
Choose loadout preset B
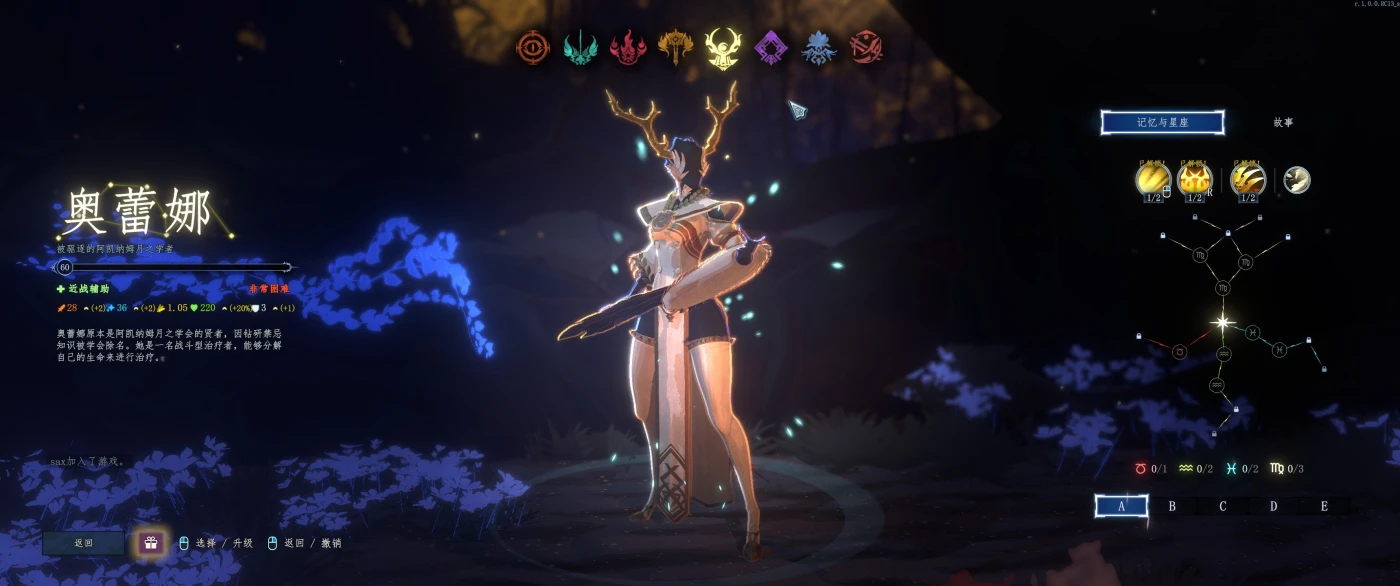click(1172, 506)
